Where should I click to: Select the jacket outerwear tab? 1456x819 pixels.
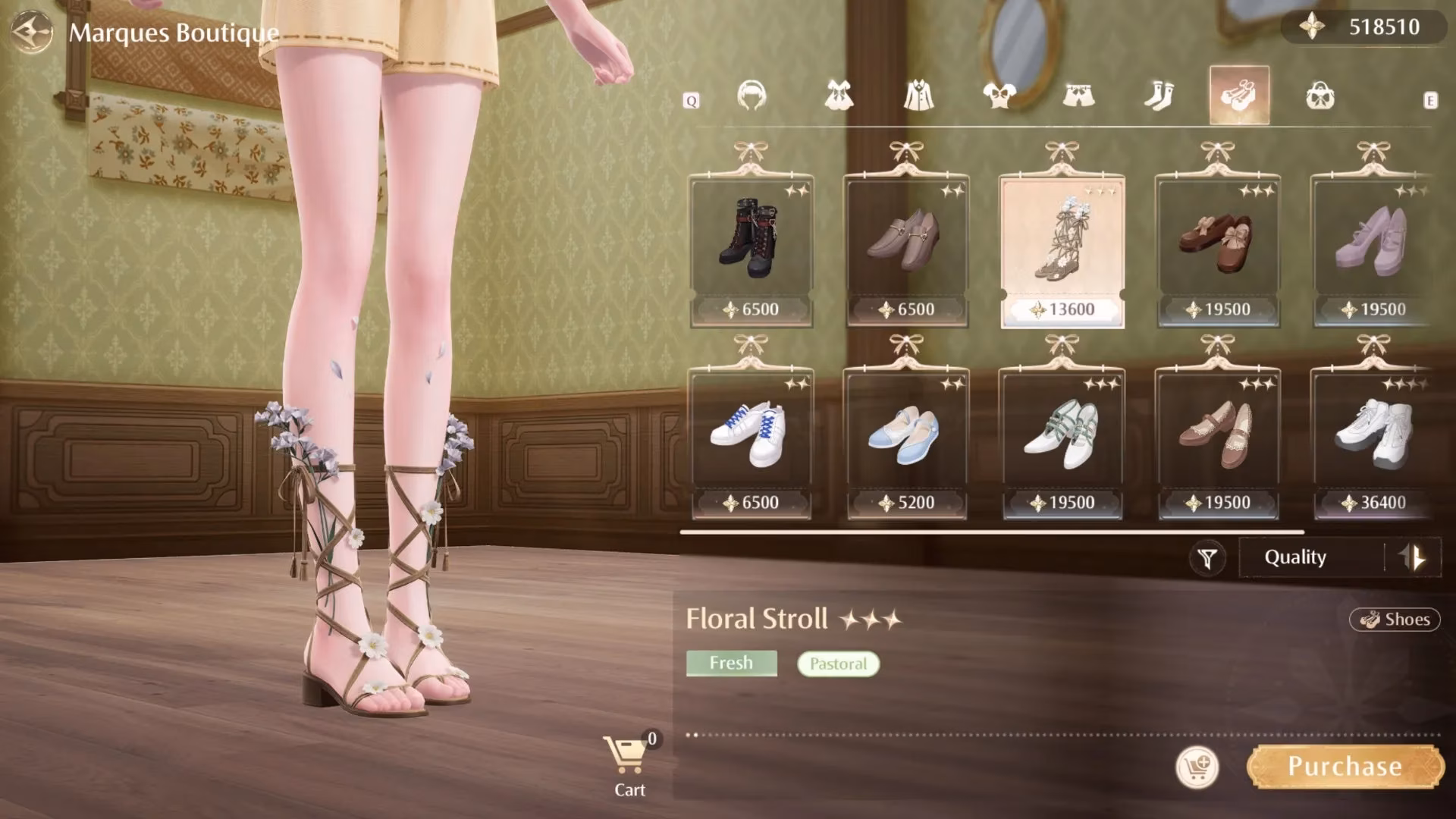point(919,96)
